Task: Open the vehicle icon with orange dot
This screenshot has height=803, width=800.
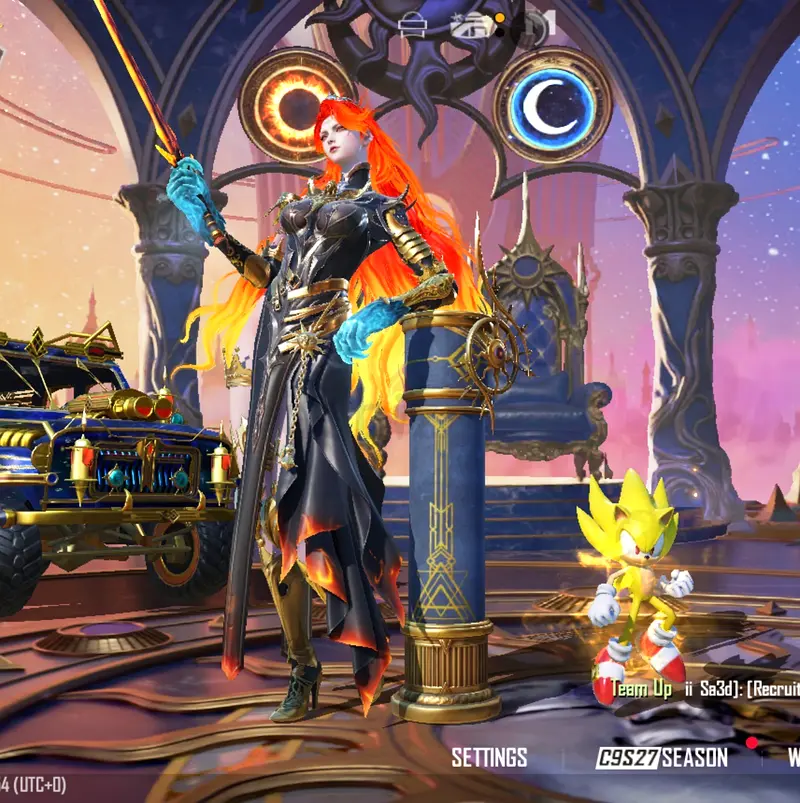Action: tap(472, 25)
